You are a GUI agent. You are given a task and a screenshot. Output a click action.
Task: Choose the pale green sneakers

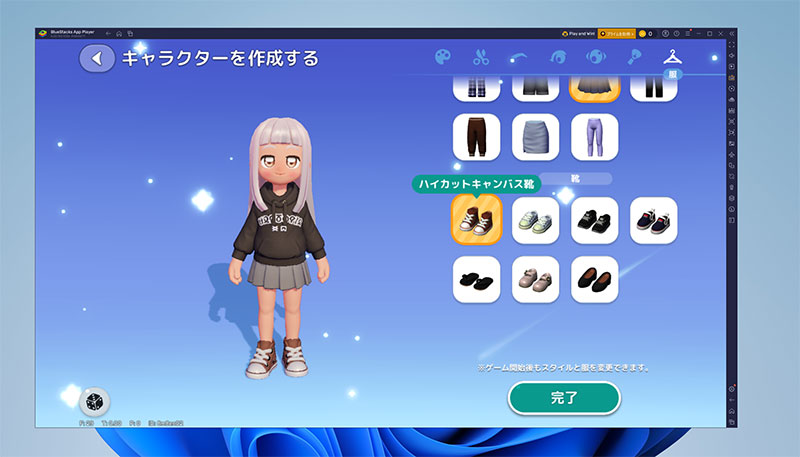point(535,221)
